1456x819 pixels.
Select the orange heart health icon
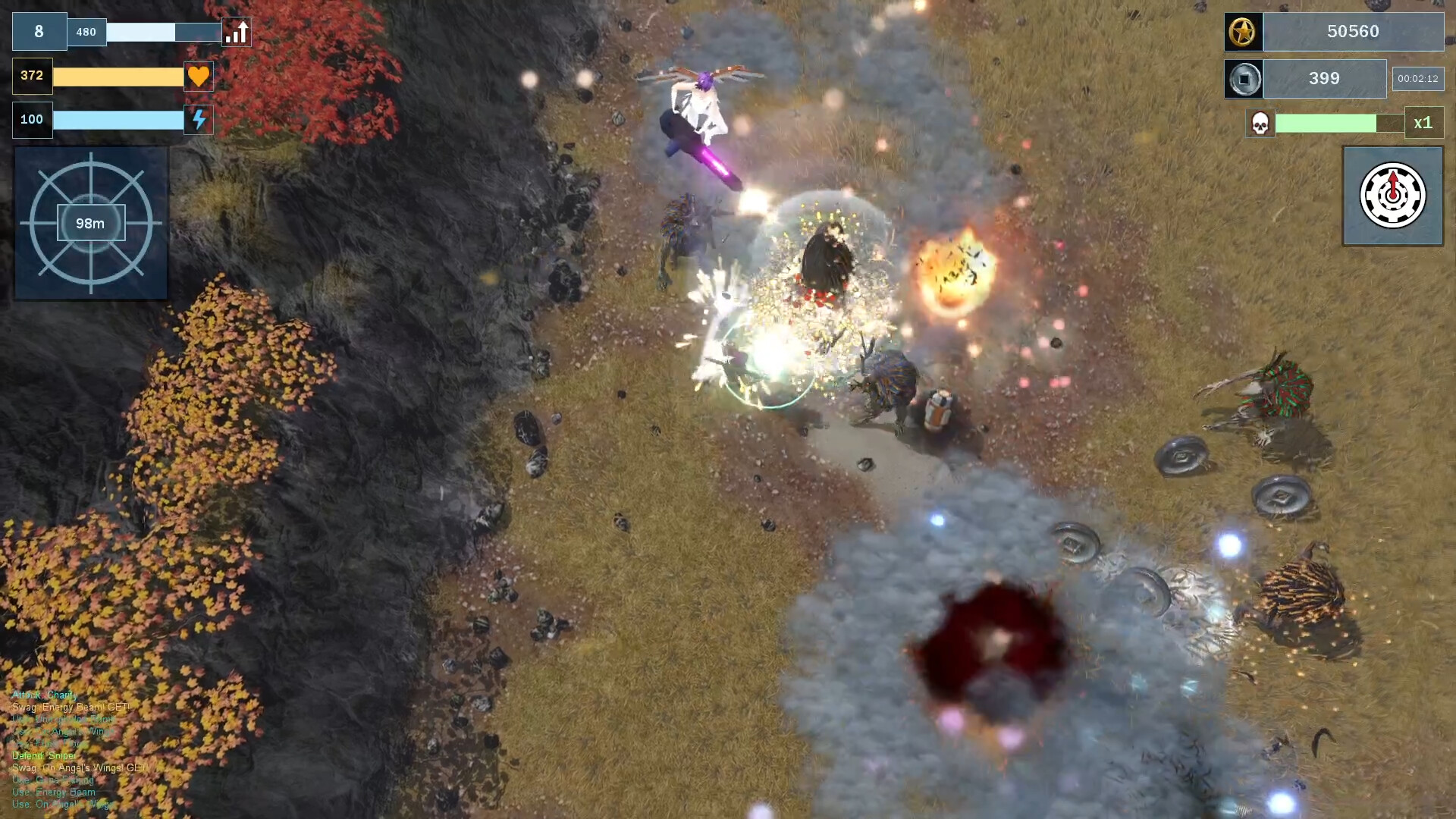199,76
